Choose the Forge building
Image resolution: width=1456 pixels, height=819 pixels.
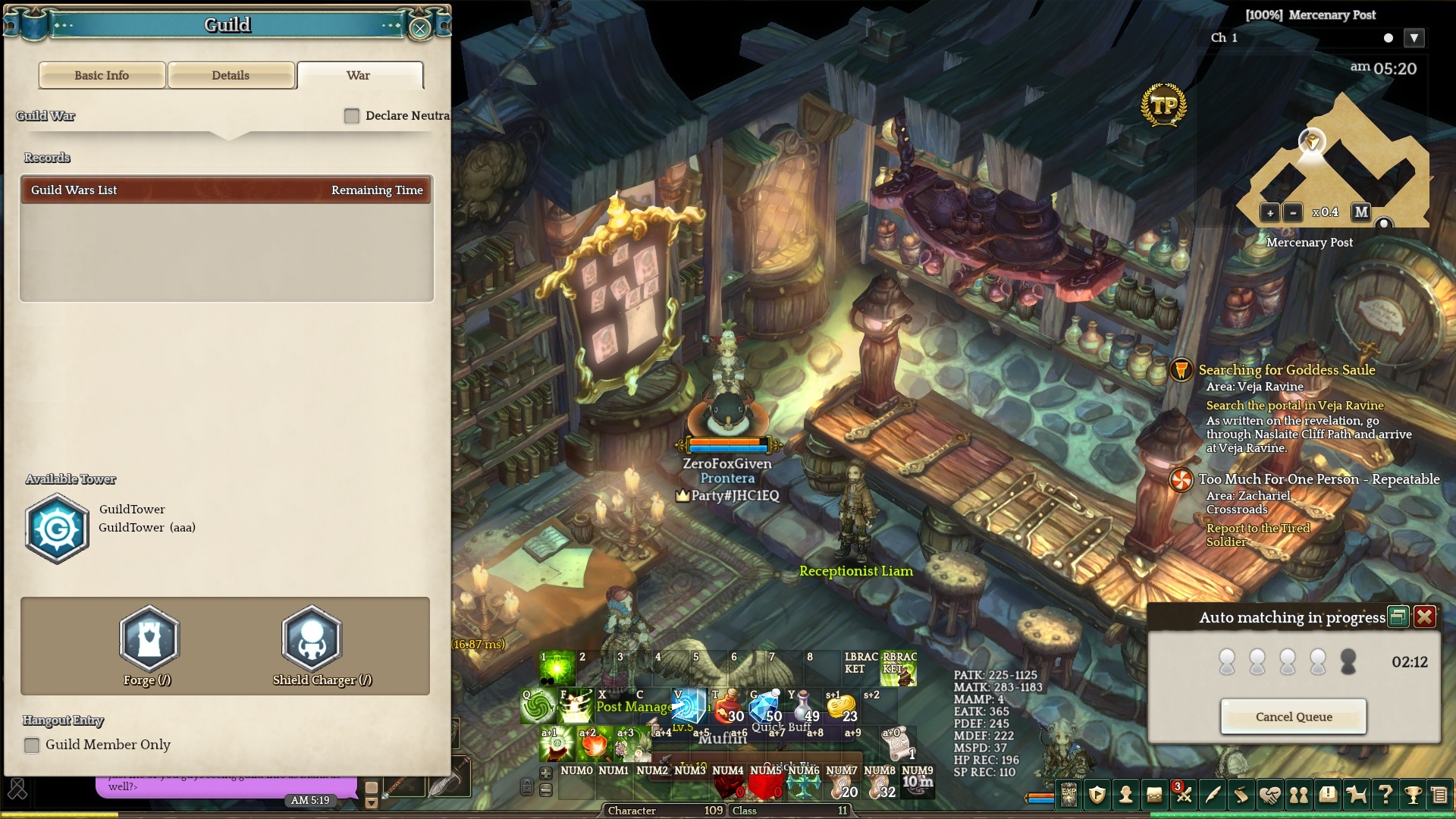[x=149, y=639]
